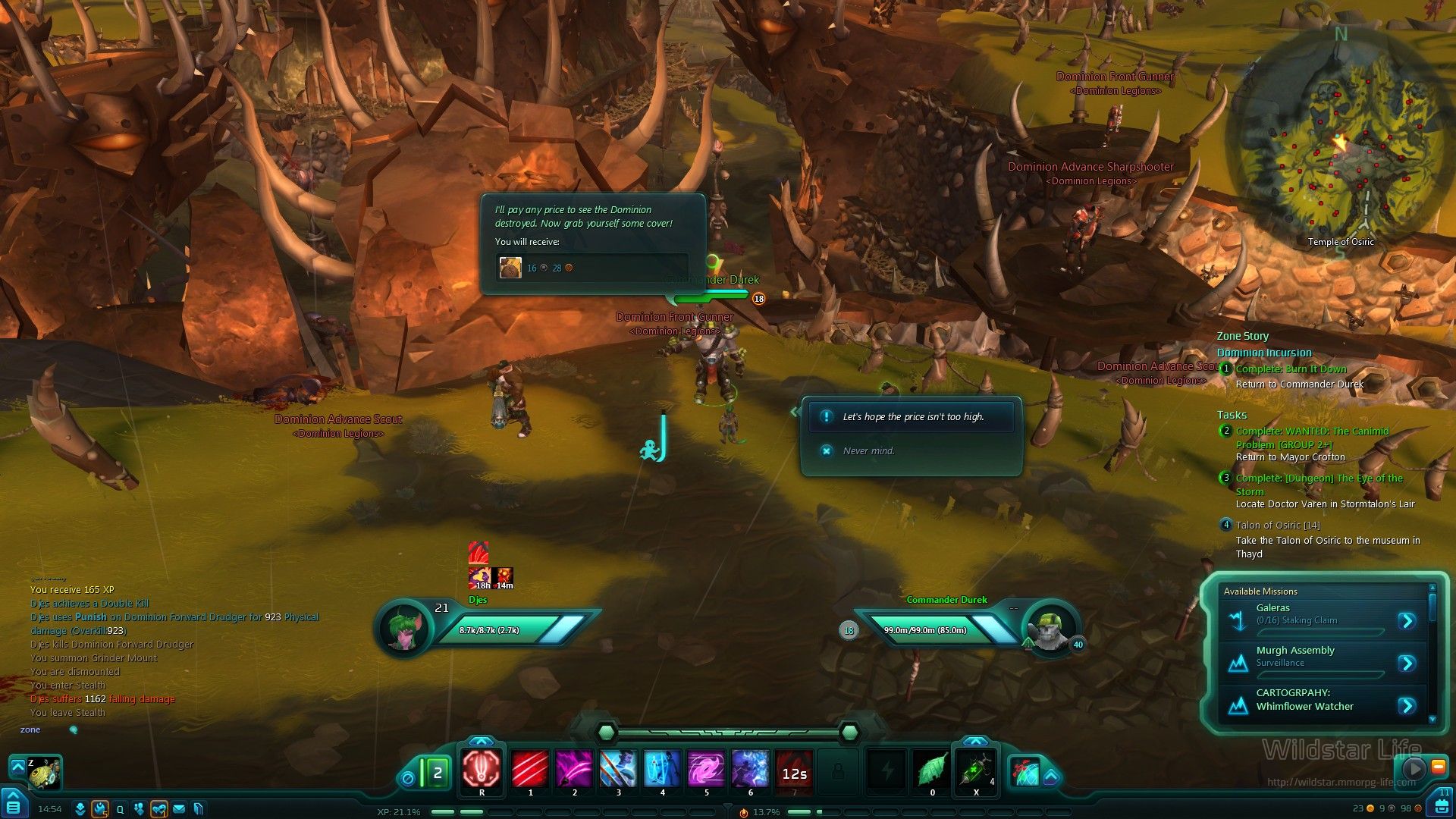Select the Burn It Down quest tracker entry
Viewport: 1456px width, 819px height.
(x=1291, y=369)
